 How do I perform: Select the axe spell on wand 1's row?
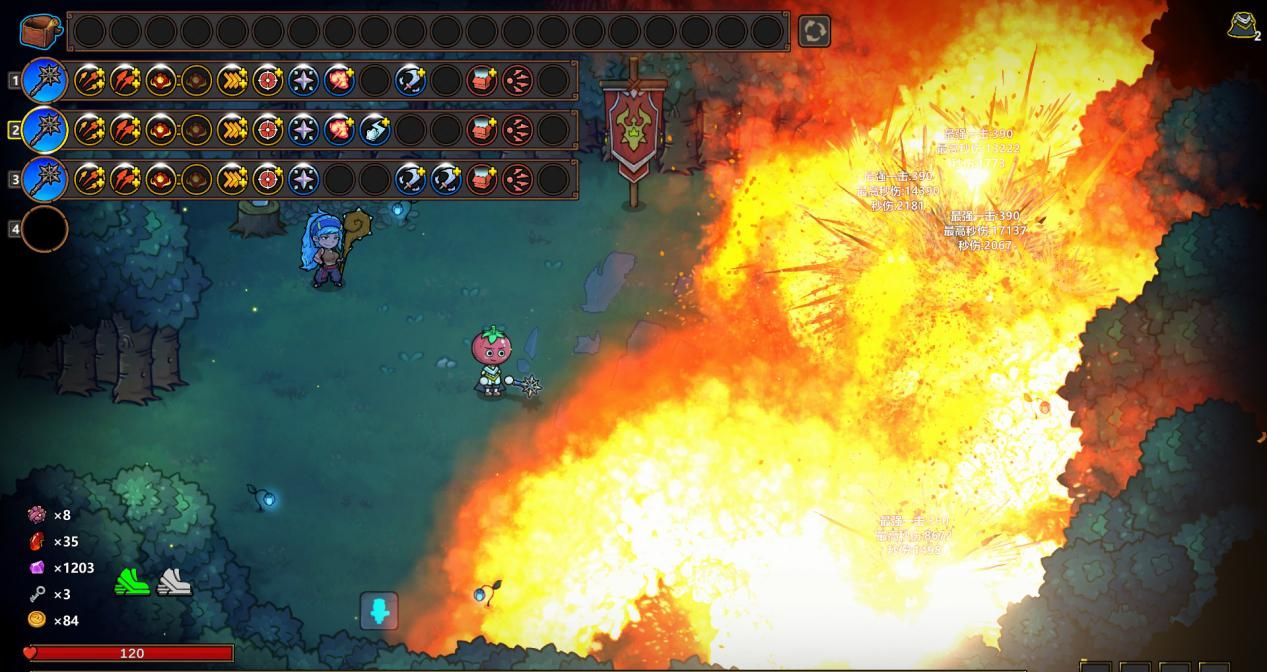click(410, 80)
